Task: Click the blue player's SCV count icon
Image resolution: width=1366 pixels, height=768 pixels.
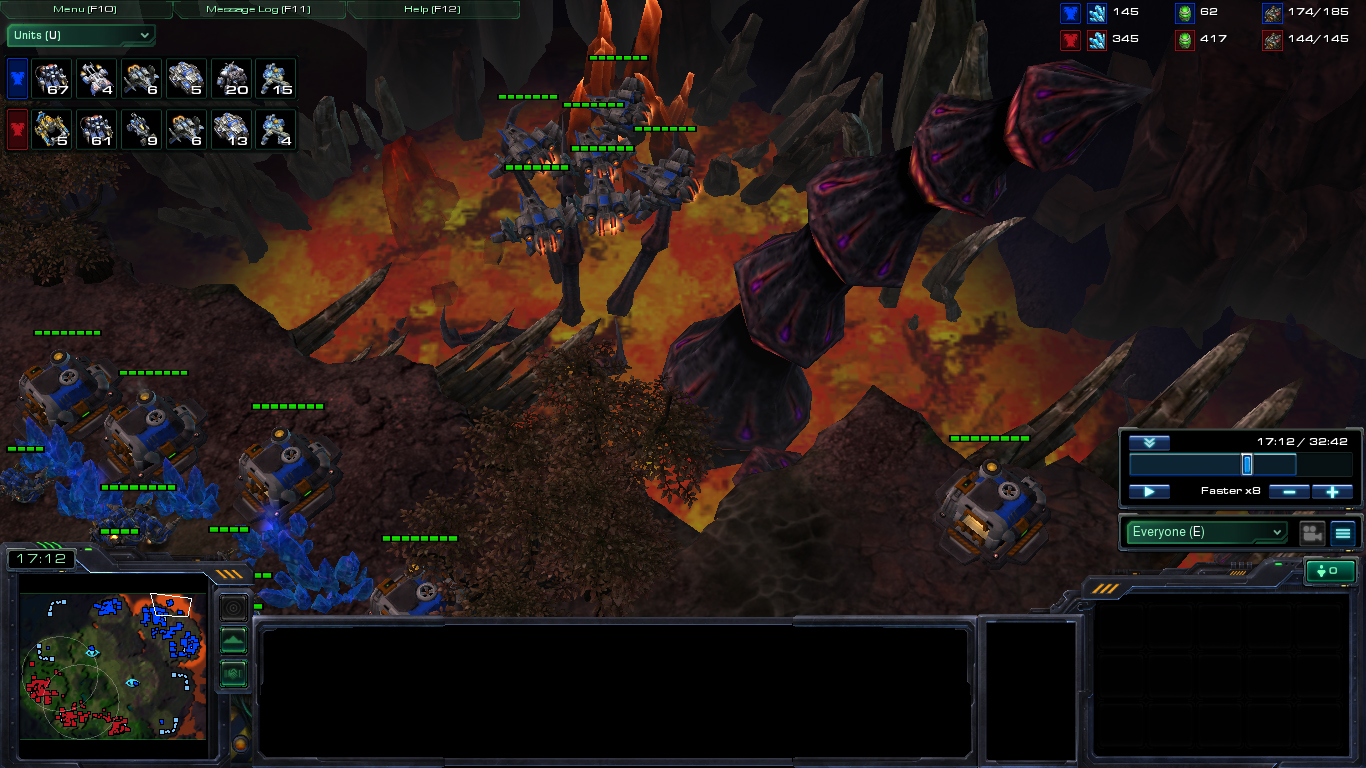Action: [x=52, y=78]
